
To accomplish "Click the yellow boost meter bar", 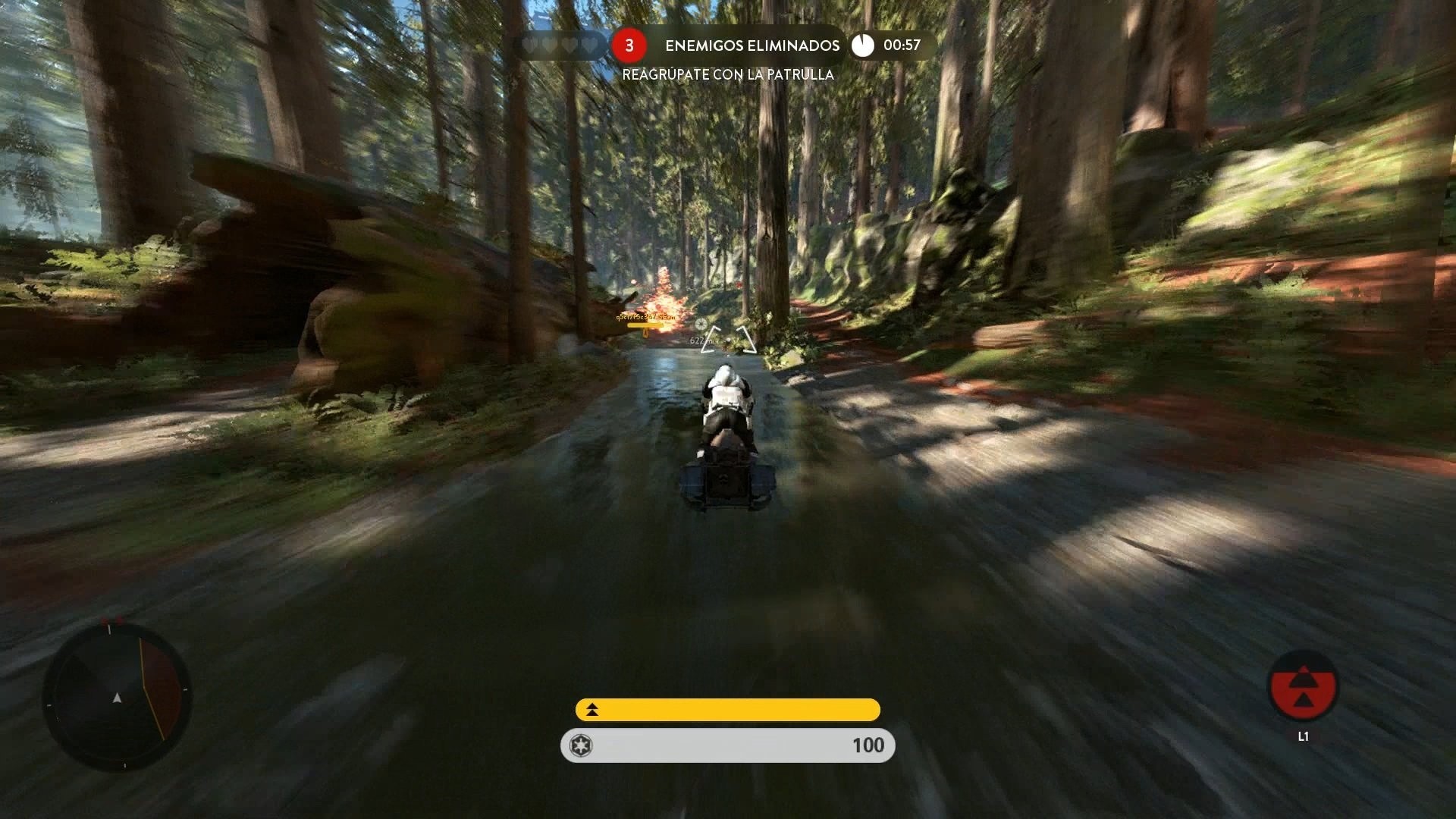I will 728,711.
